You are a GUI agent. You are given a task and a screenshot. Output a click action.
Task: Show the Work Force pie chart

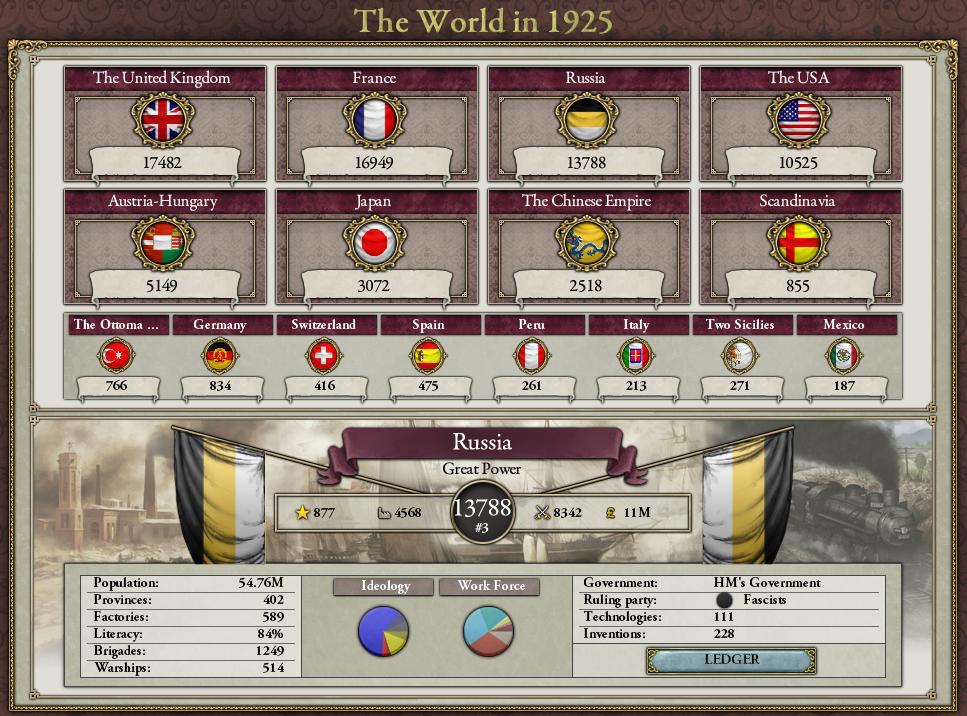point(489,630)
